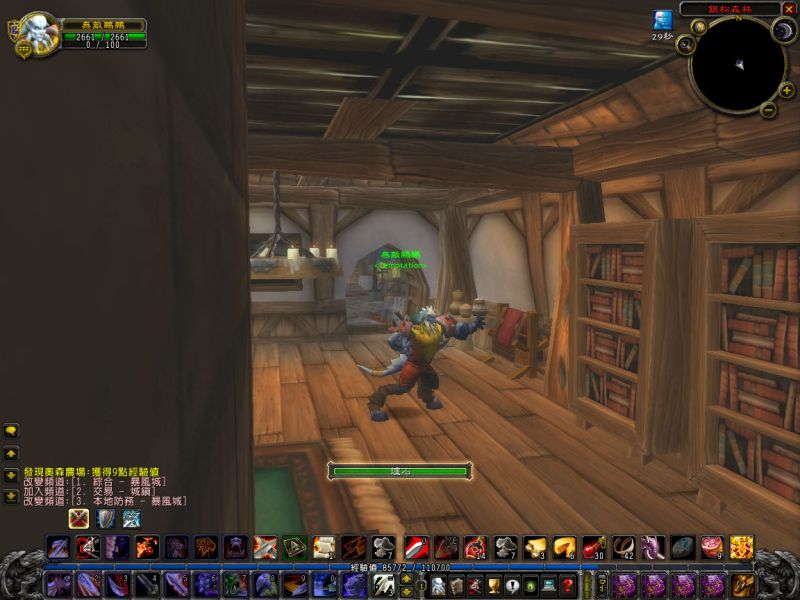800x600 pixels.
Task: Open the quest log golden chalice button
Action: pos(493,586)
